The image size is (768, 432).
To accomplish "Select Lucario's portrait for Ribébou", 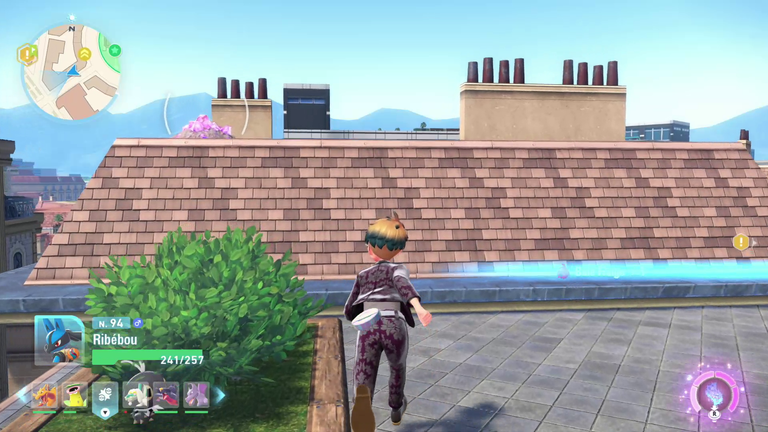I will [57, 340].
